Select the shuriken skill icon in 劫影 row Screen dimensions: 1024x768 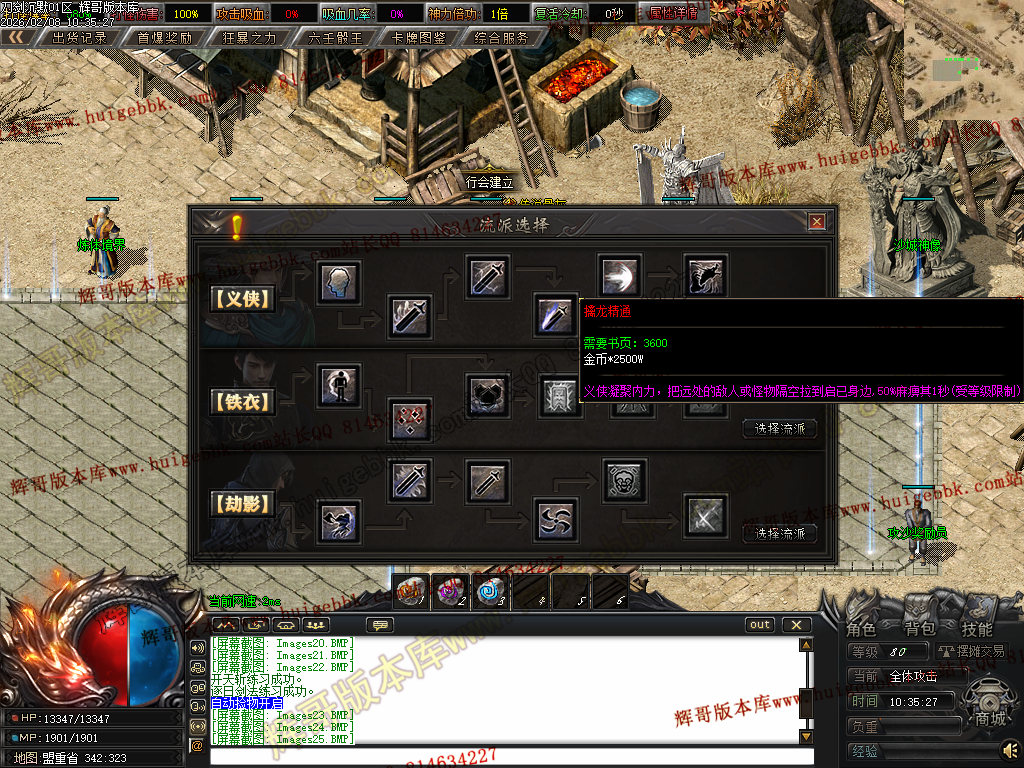coord(555,517)
